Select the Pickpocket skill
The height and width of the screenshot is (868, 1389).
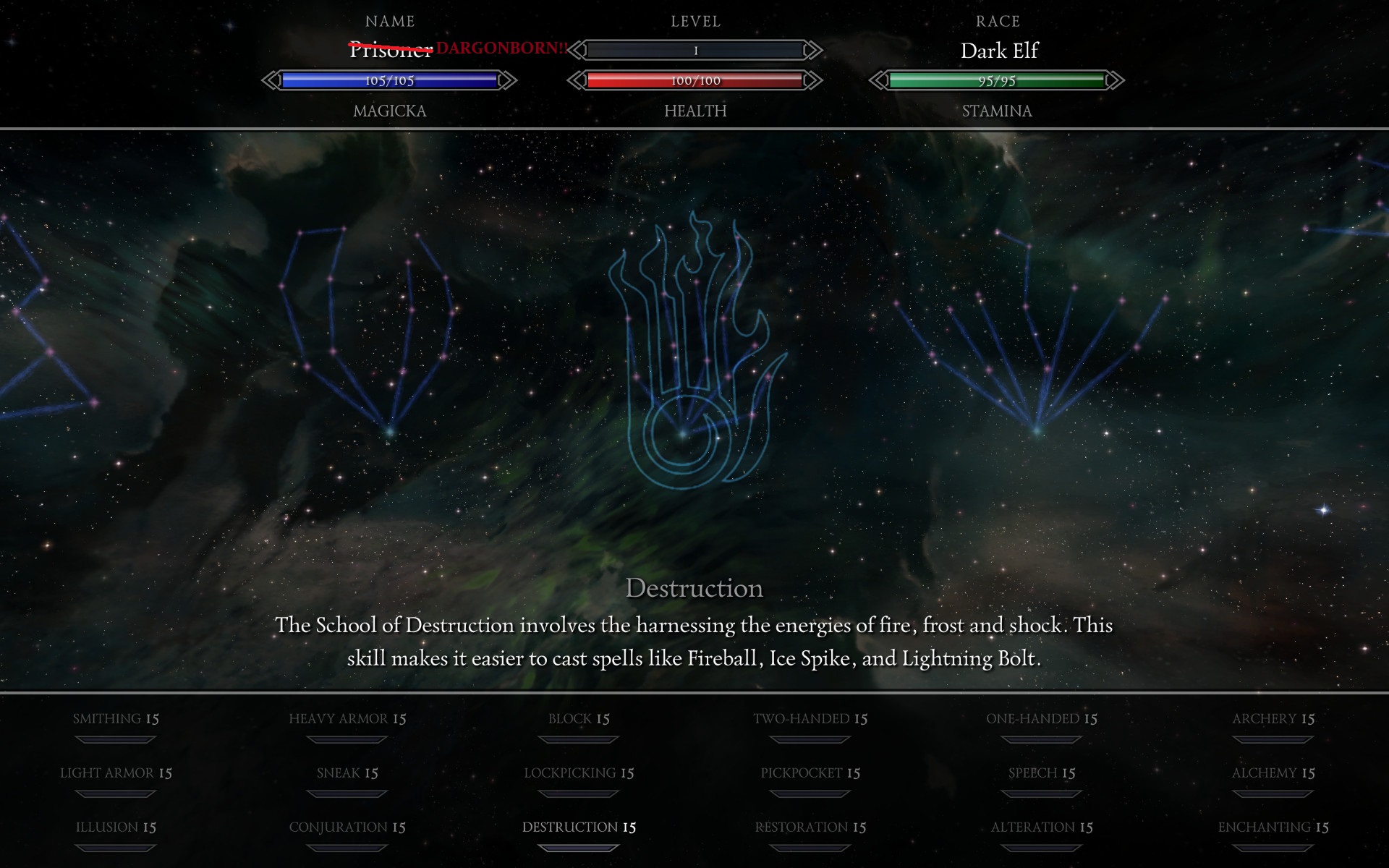pyautogui.click(x=810, y=773)
